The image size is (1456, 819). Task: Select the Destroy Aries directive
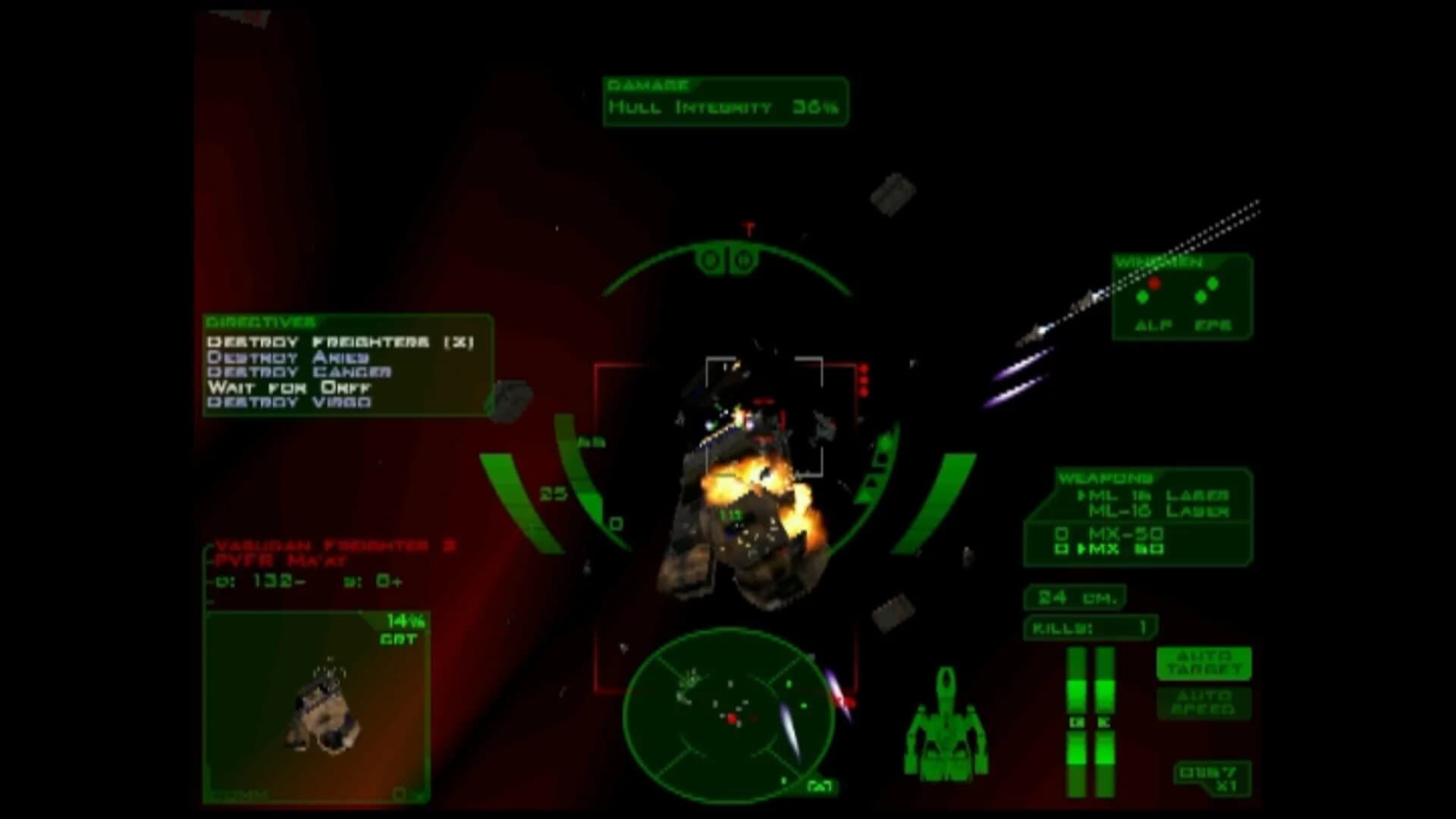coord(288,356)
